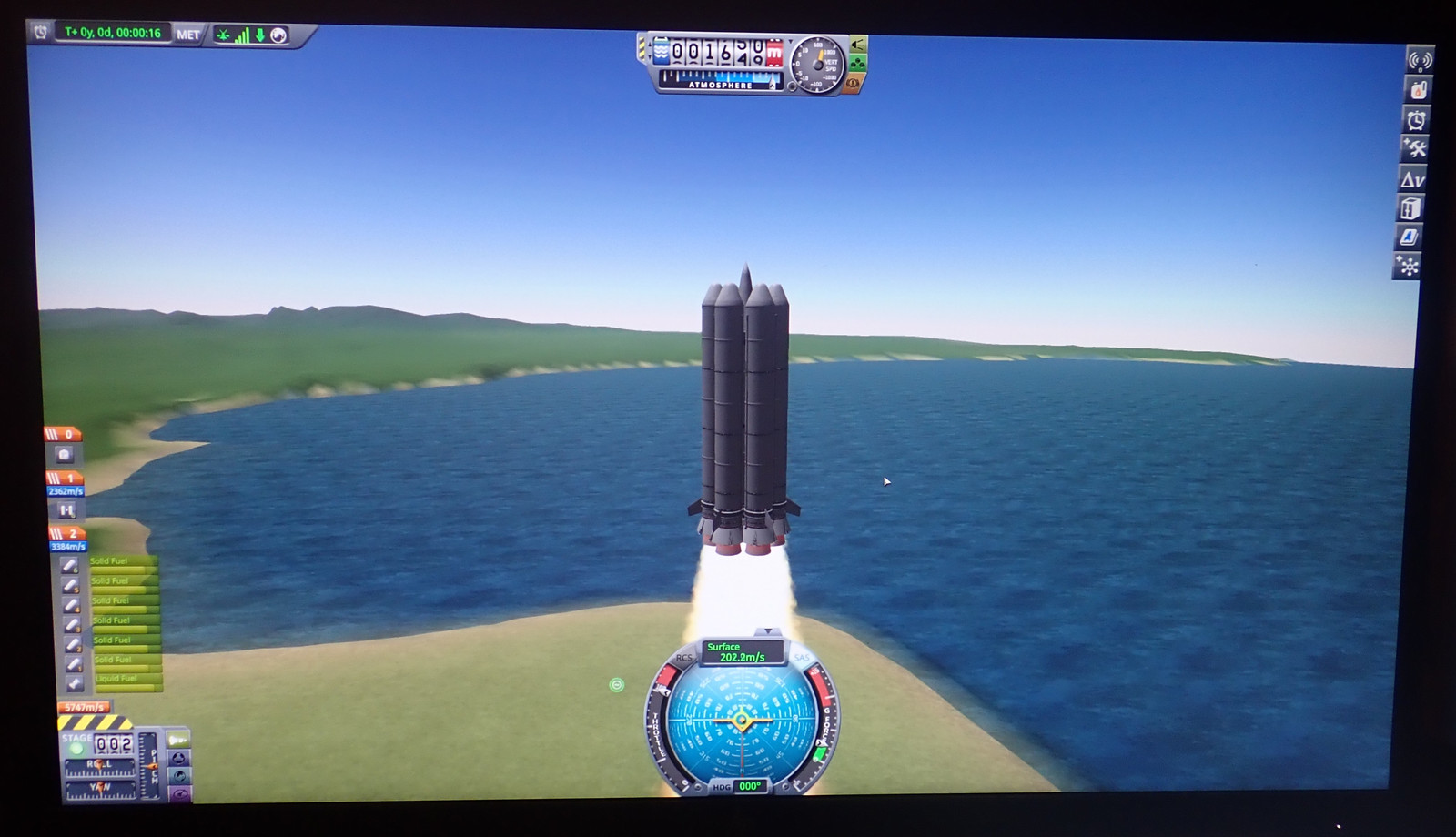Viewport: 1456px width, 837px height.
Task: Open the KSPedia book icon
Action: point(1409,237)
